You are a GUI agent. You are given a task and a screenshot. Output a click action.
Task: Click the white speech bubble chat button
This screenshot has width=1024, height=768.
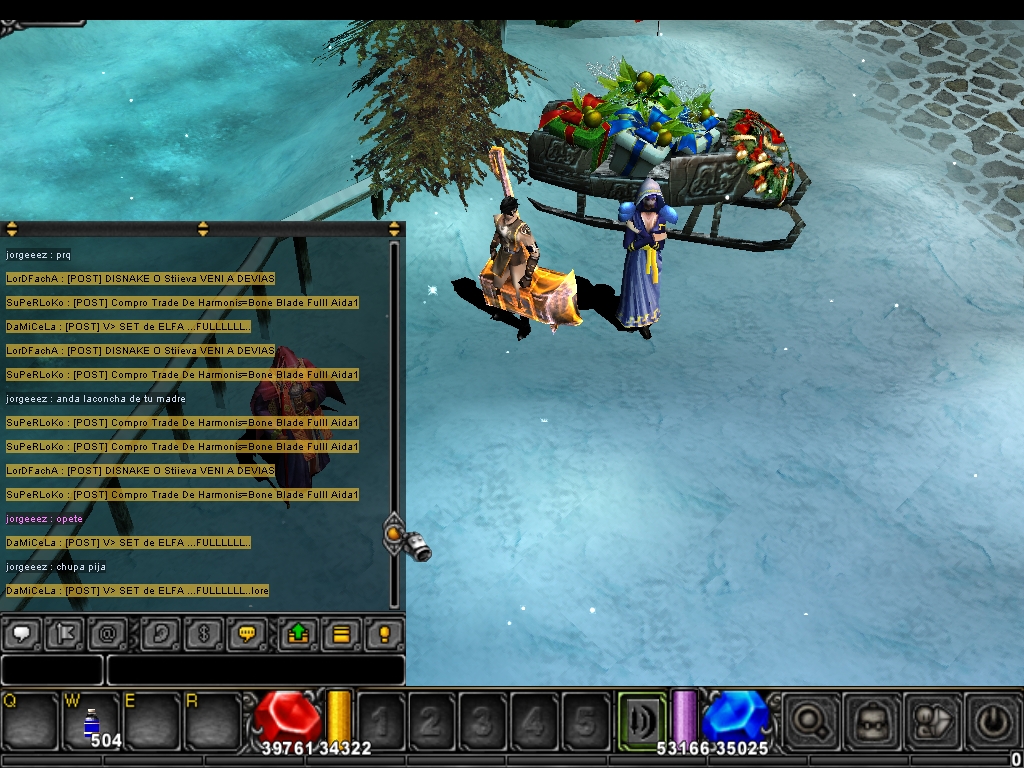pos(22,634)
